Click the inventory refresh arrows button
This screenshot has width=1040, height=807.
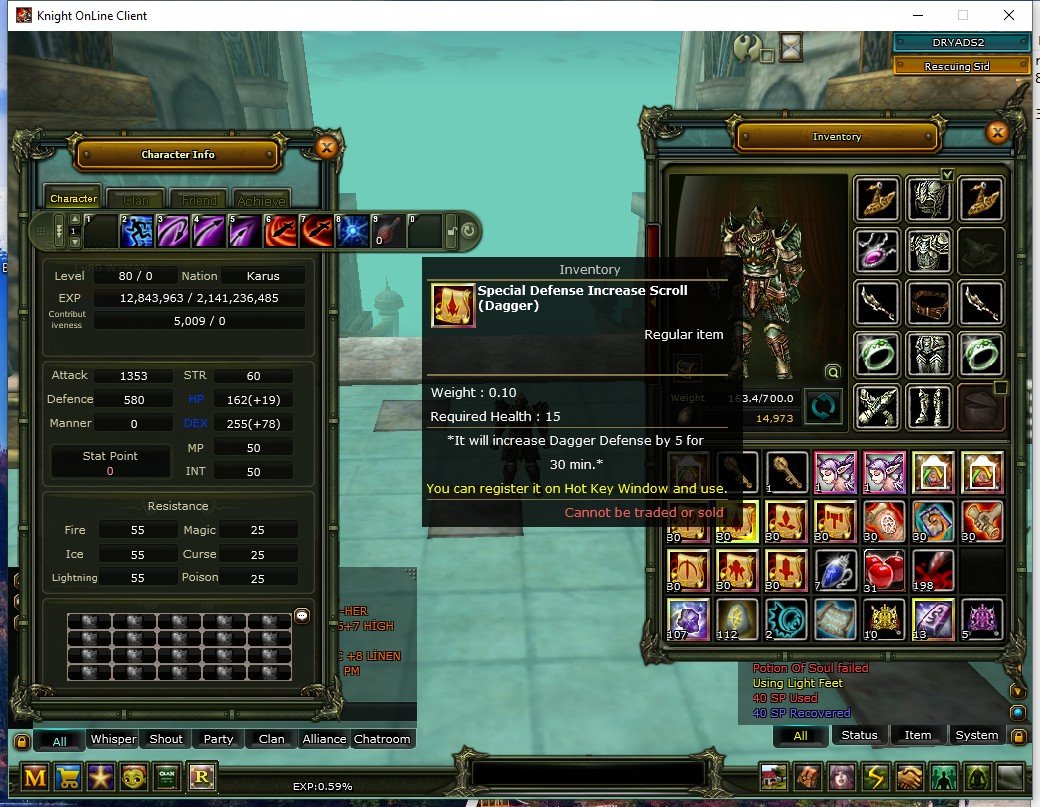coord(824,407)
